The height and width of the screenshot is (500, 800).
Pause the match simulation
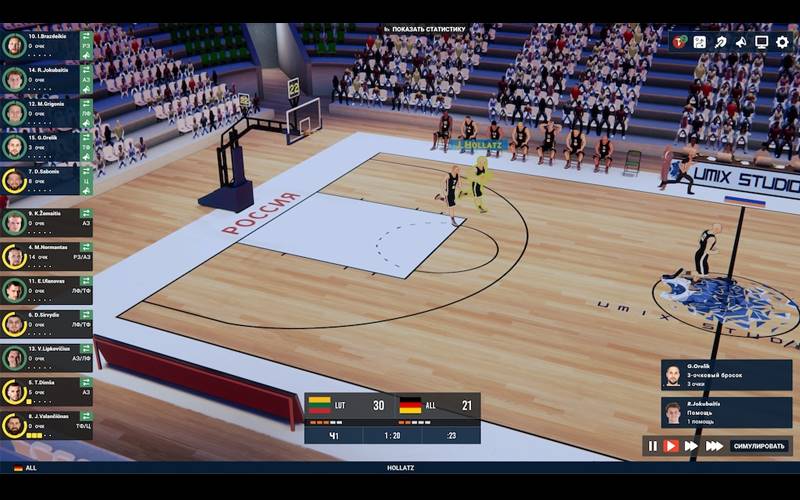point(653,446)
